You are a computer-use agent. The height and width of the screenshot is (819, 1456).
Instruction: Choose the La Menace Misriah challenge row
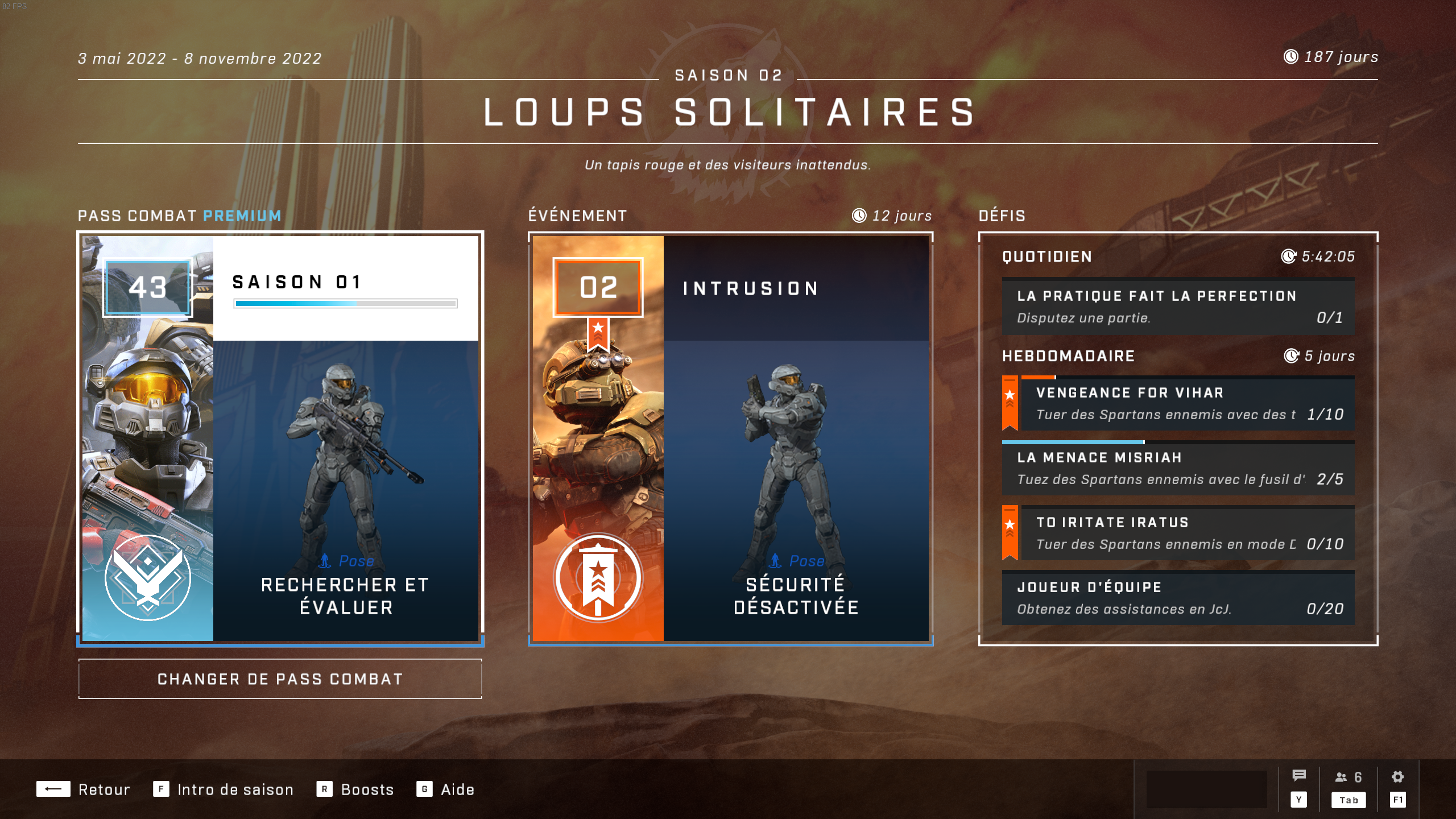pos(1178,469)
